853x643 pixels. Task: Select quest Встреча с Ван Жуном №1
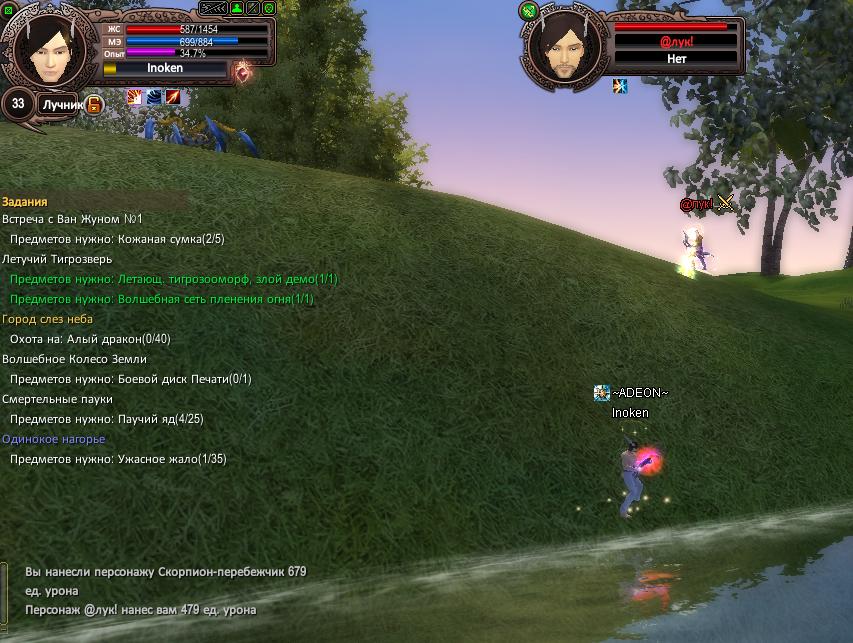(x=72, y=219)
